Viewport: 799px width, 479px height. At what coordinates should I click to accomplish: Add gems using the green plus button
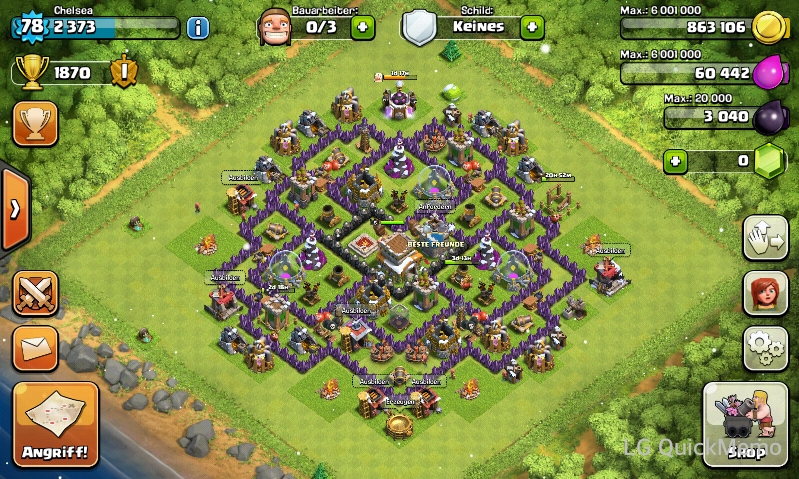point(677,160)
